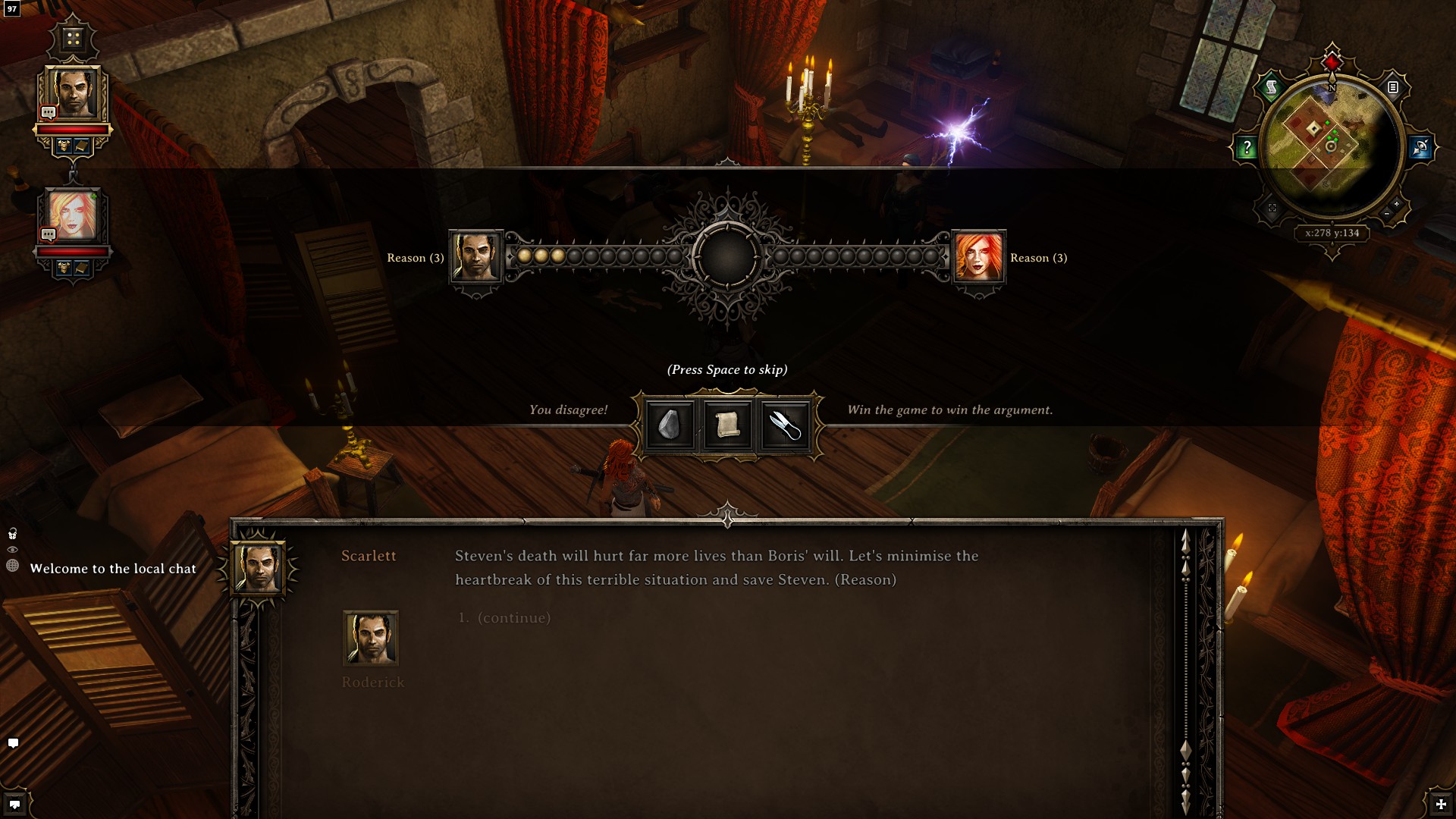Open the quest journal scroll icon beside the minimap
Viewport: 1456px width, 819px height.
1271,86
